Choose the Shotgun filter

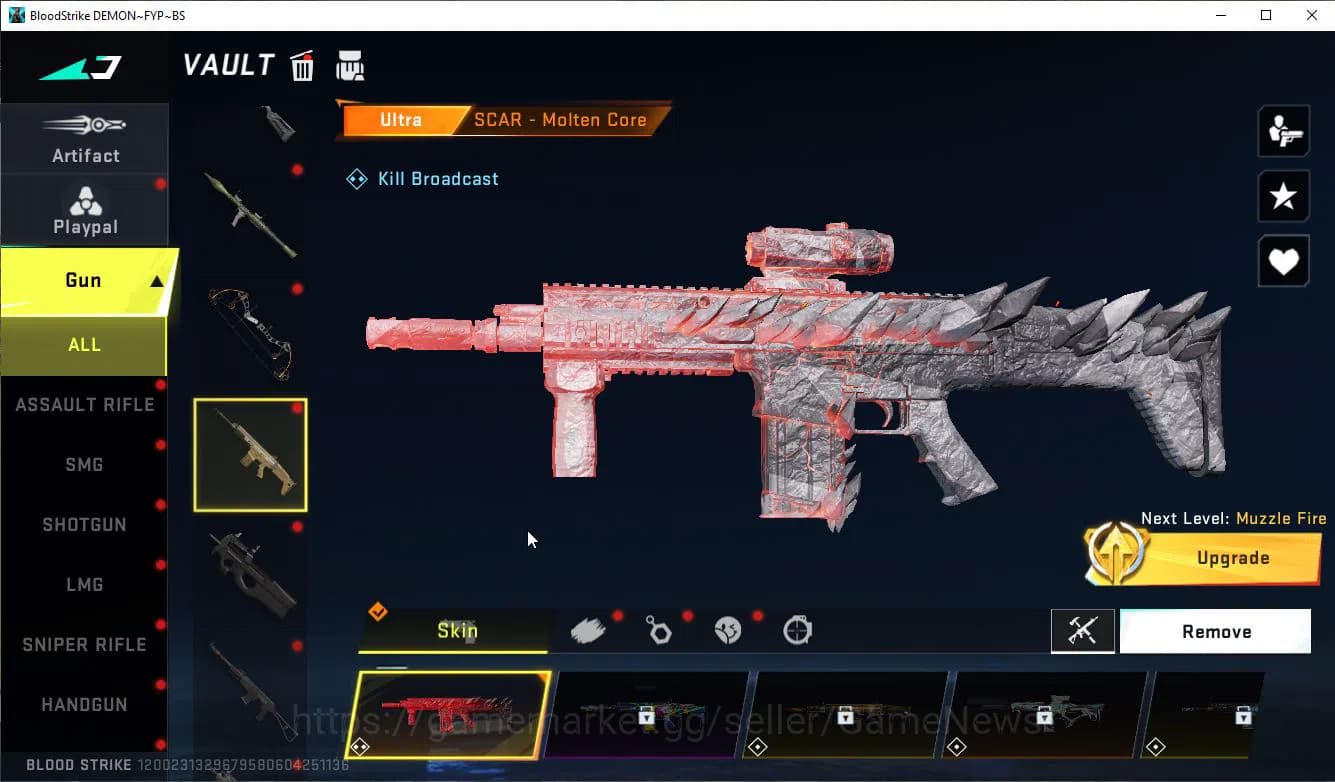coord(84,525)
